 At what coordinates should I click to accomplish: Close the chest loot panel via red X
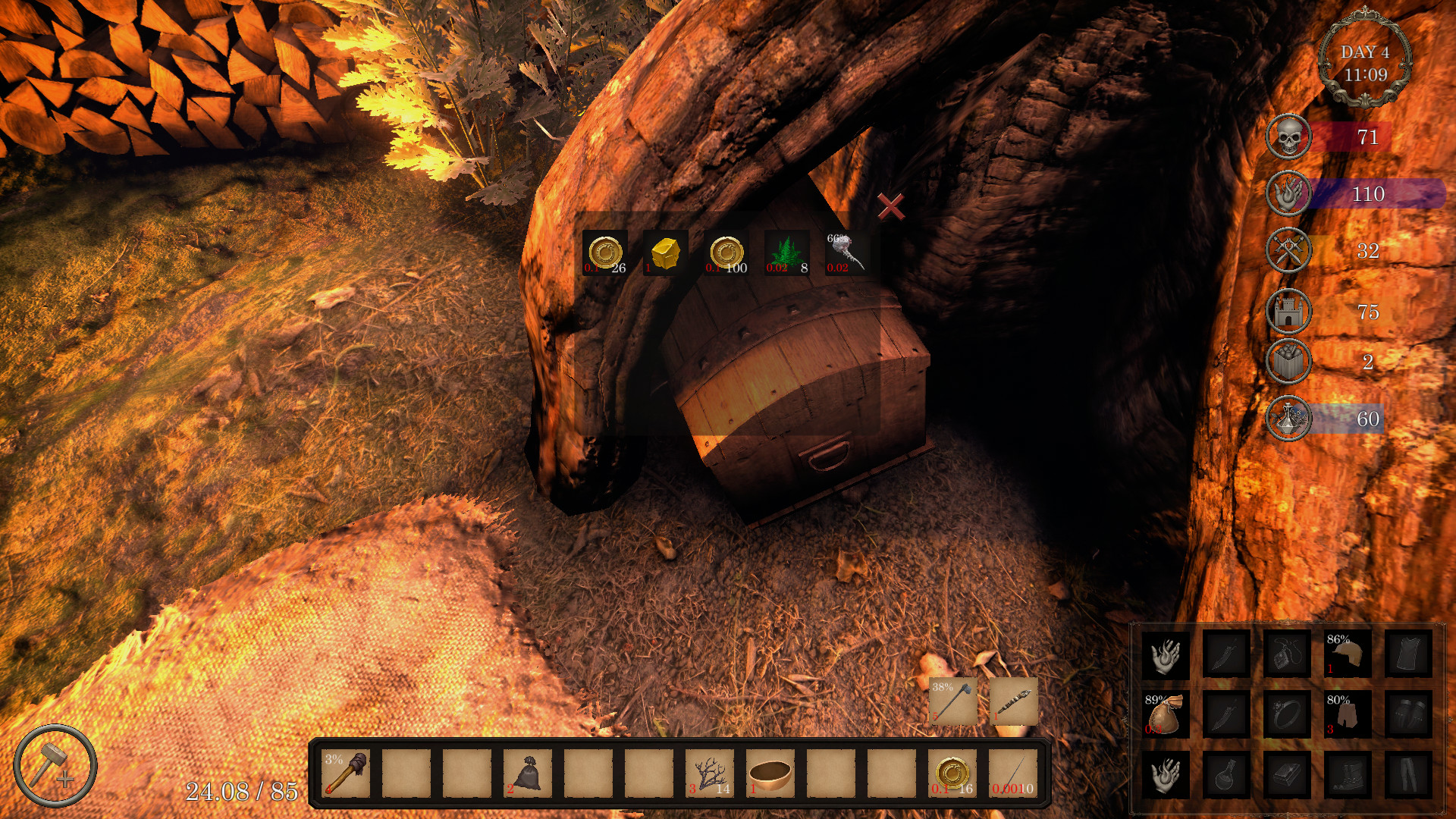[x=892, y=205]
